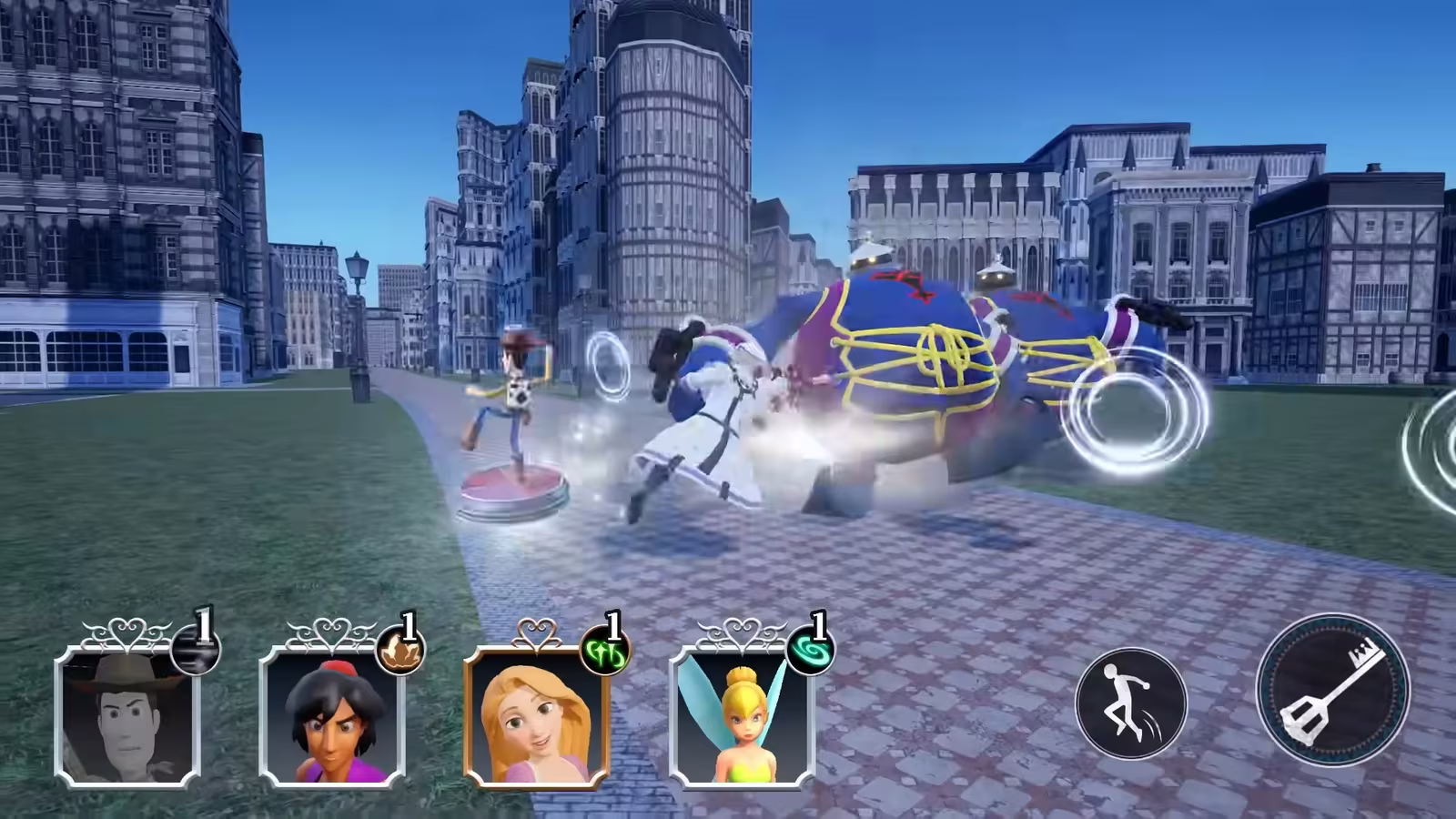Activate the Rapunzel character card
The image size is (1456, 819).
(x=537, y=716)
